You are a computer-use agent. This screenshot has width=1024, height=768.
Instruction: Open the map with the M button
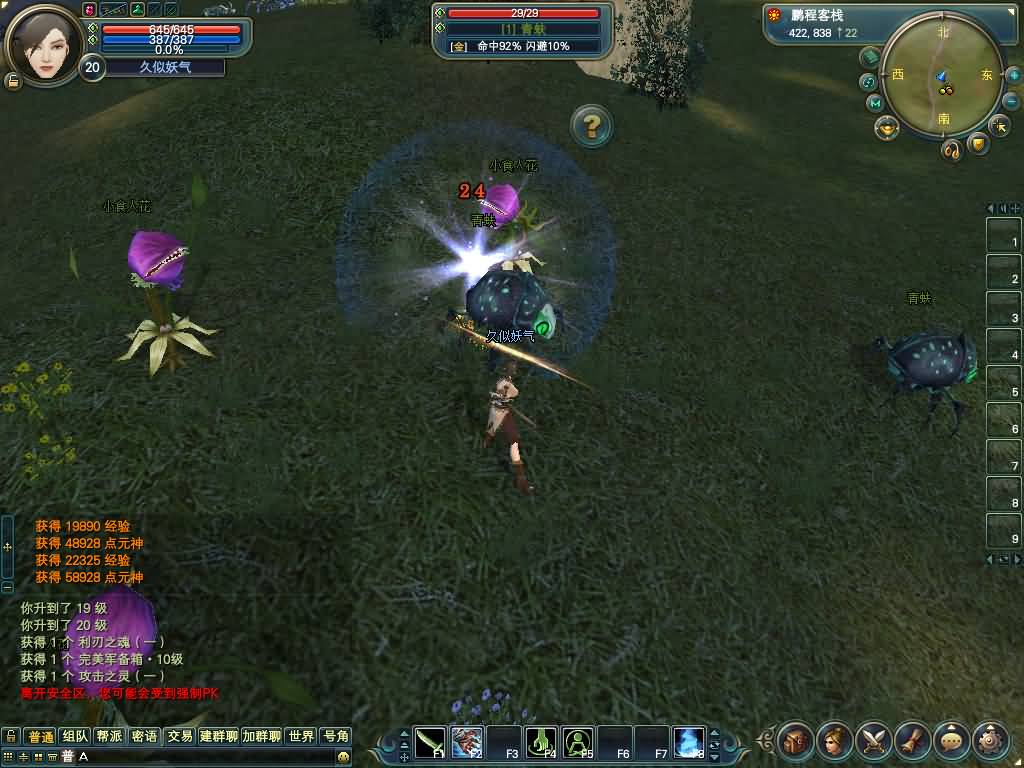point(875,103)
